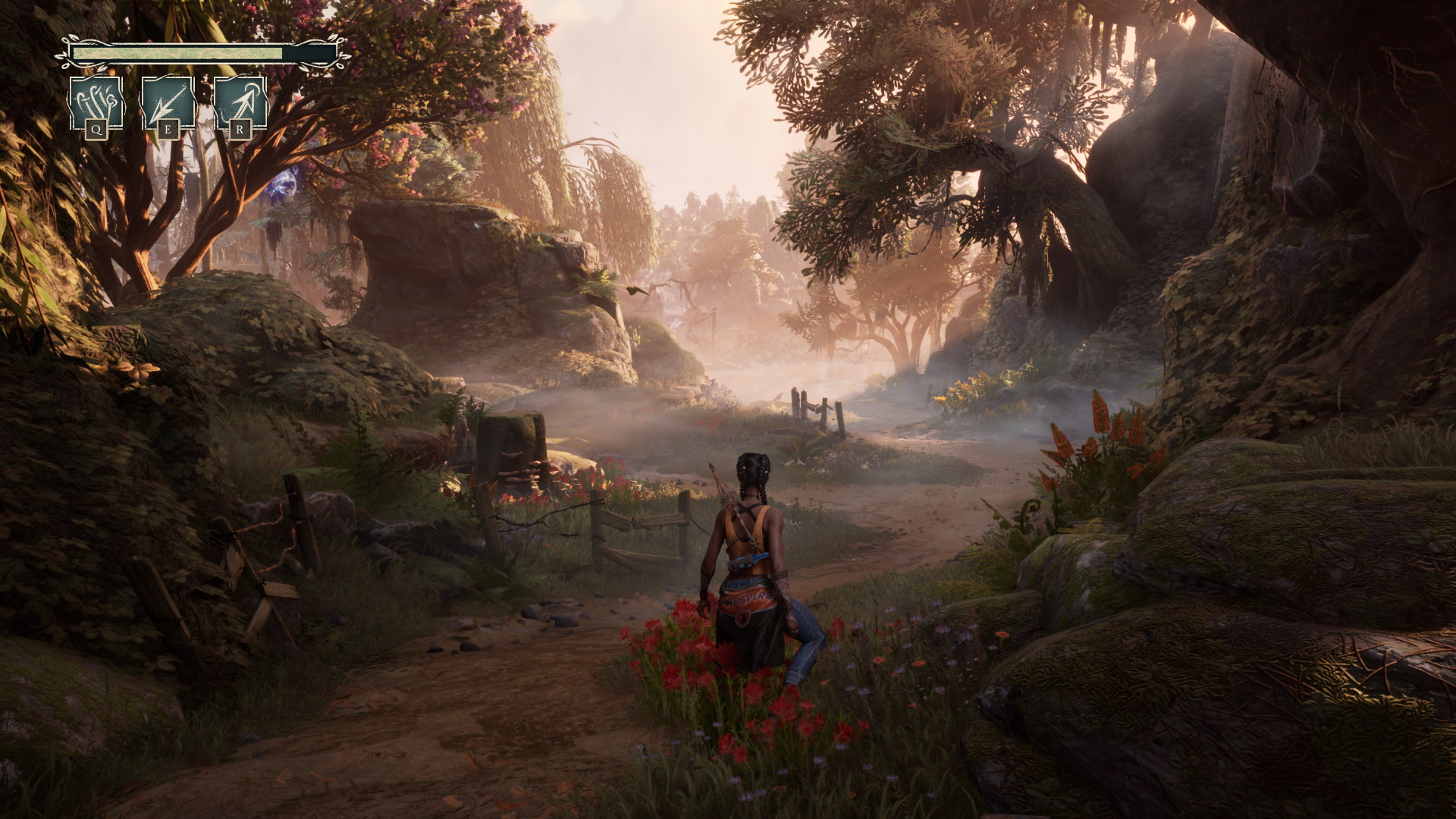Image resolution: width=1456 pixels, height=819 pixels.
Task: Use the downward diagonal arrow ability
Action: coord(168,103)
